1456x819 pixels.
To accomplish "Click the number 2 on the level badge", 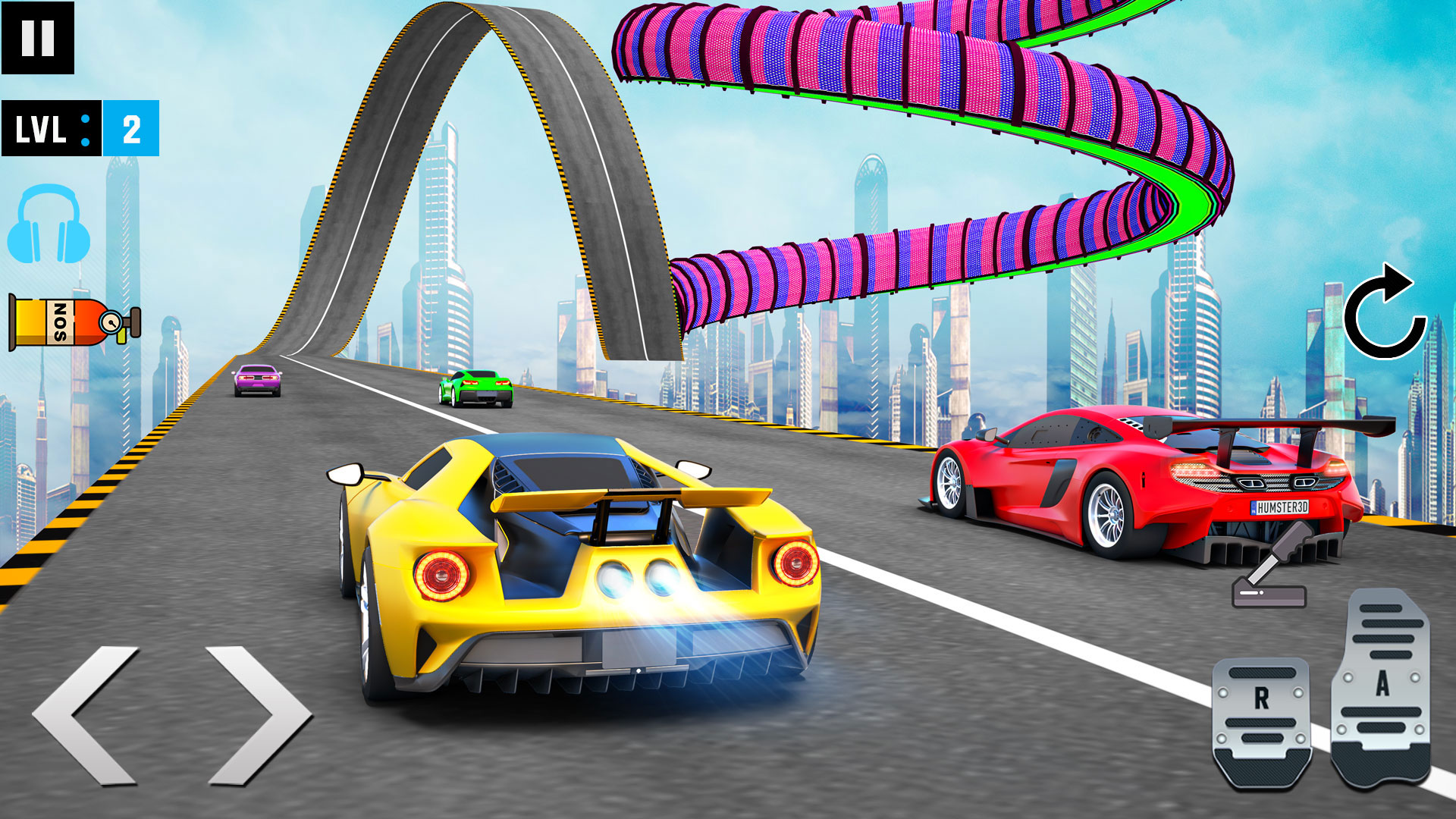I will pos(133,129).
